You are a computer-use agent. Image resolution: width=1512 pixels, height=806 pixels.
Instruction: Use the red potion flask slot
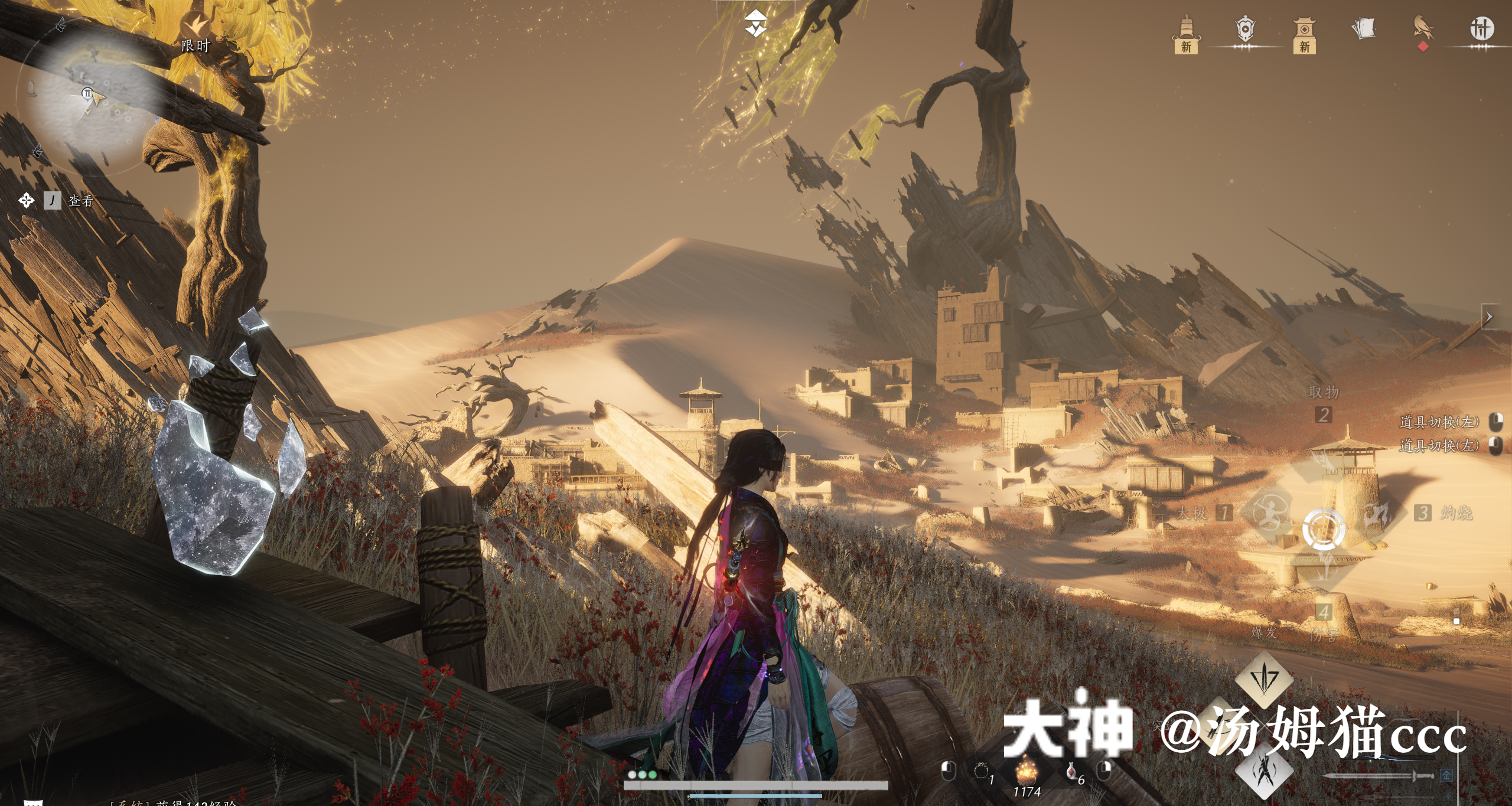tap(1071, 771)
